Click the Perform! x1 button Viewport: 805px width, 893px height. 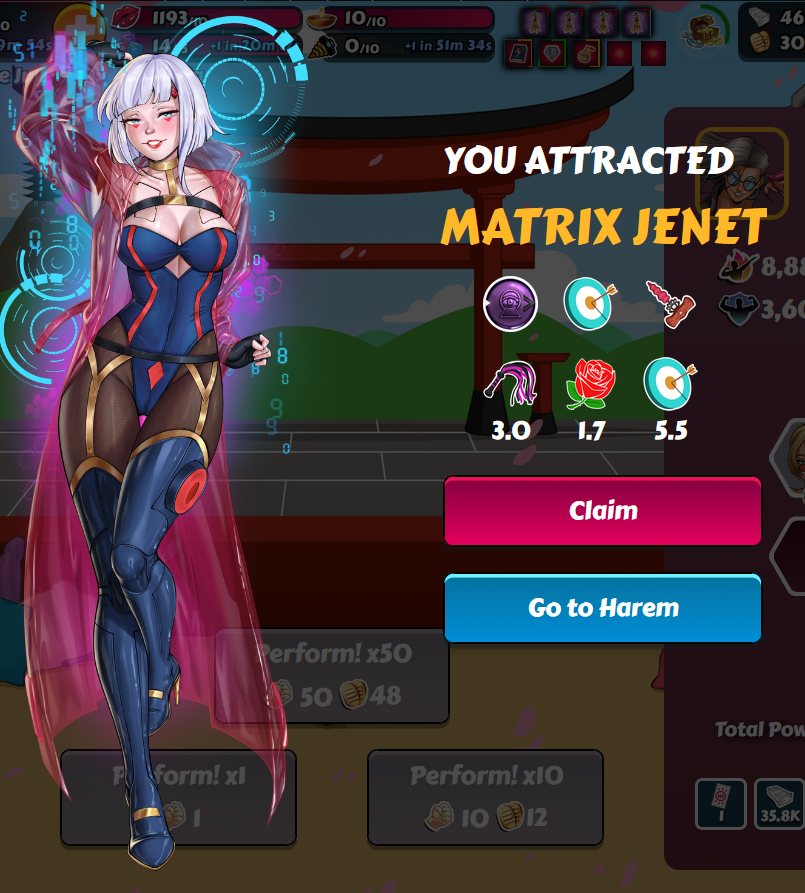[178, 797]
